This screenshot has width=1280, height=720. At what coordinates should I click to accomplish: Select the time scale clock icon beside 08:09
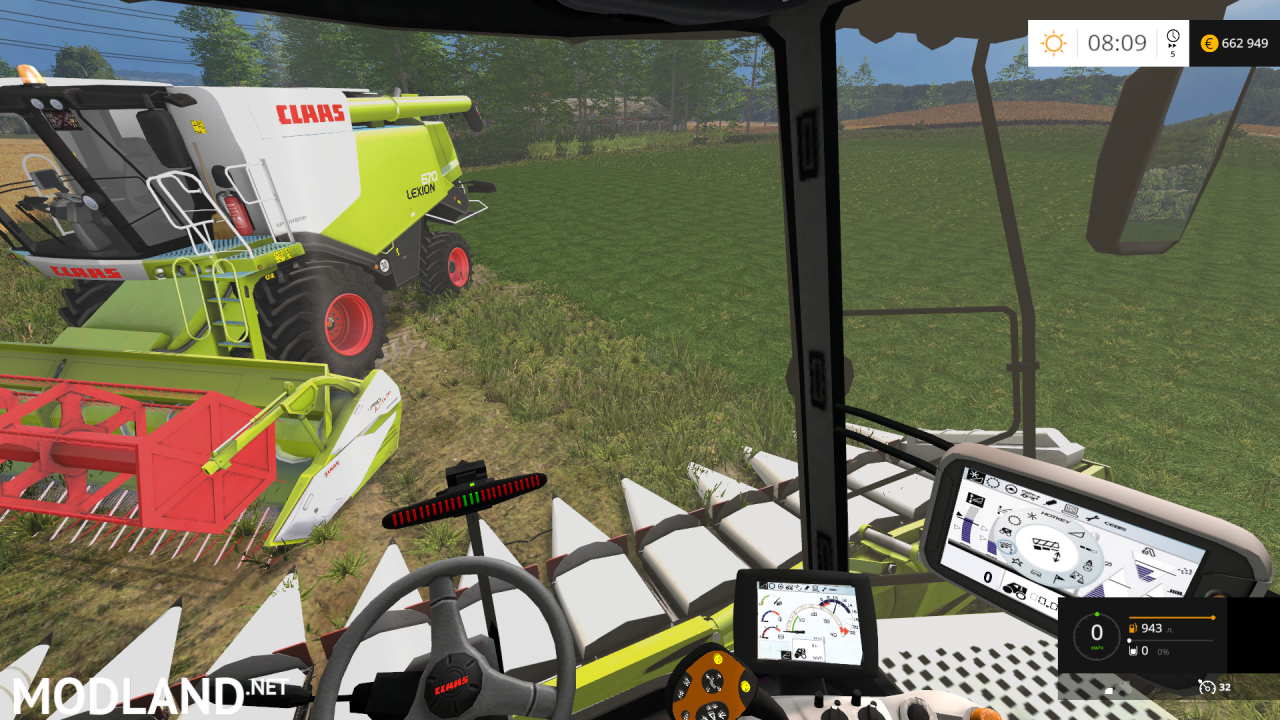1173,39
